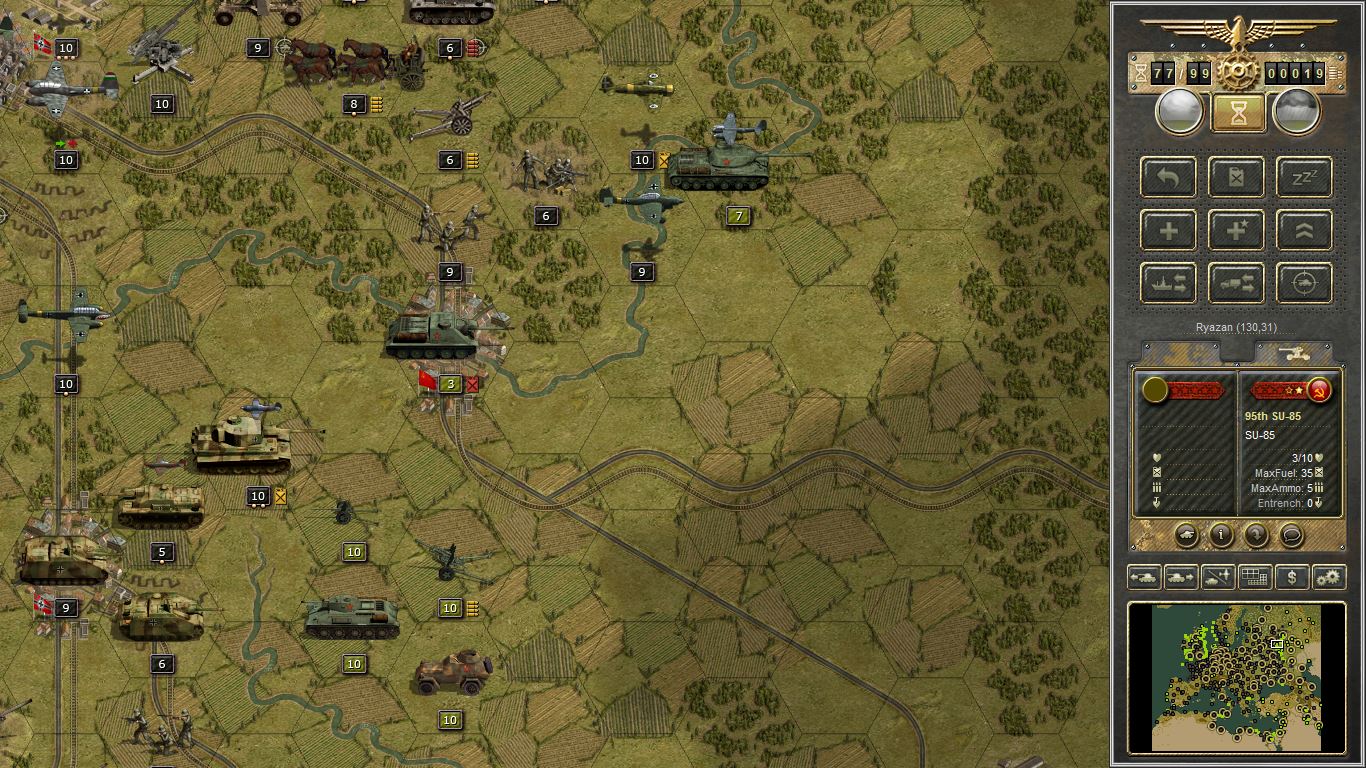Viewport: 1366px width, 768px height.
Task: Request elite replacements for the unit
Action: tap(1236, 230)
